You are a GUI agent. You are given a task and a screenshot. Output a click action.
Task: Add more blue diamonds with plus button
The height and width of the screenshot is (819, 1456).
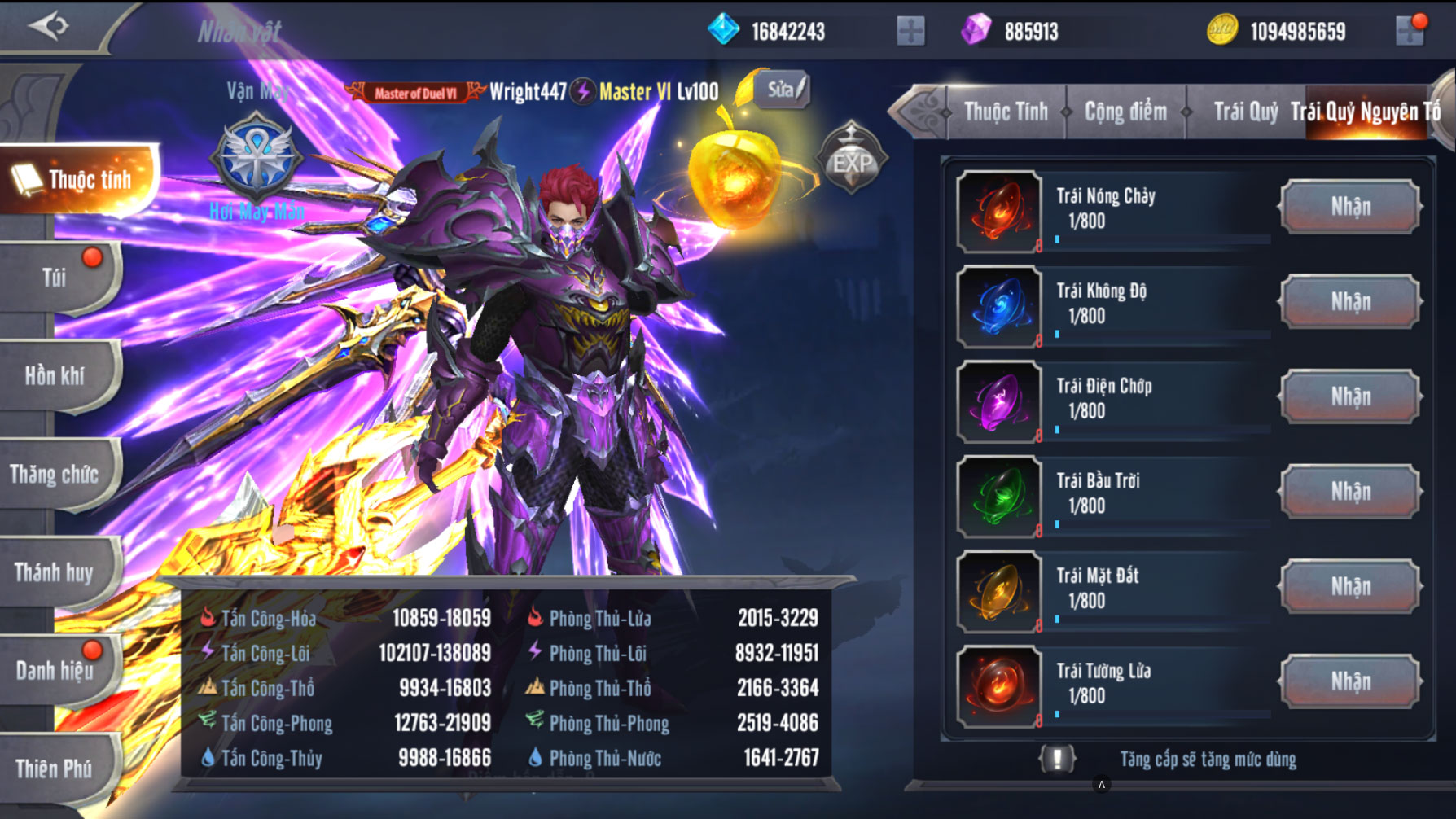[910, 32]
